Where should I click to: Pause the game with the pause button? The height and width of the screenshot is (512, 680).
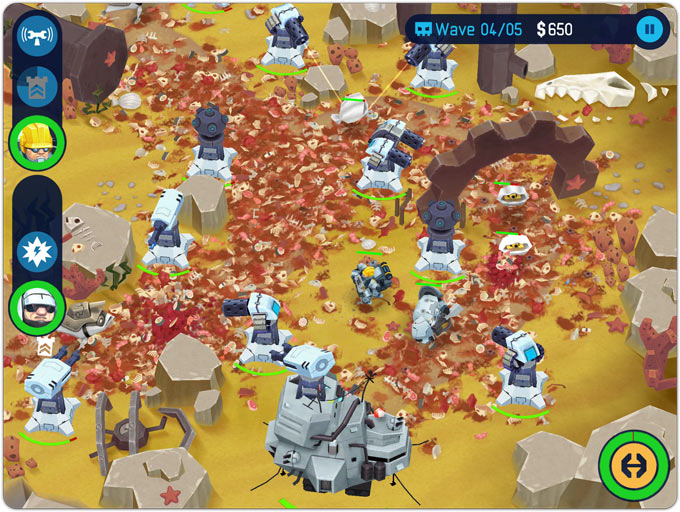point(650,29)
